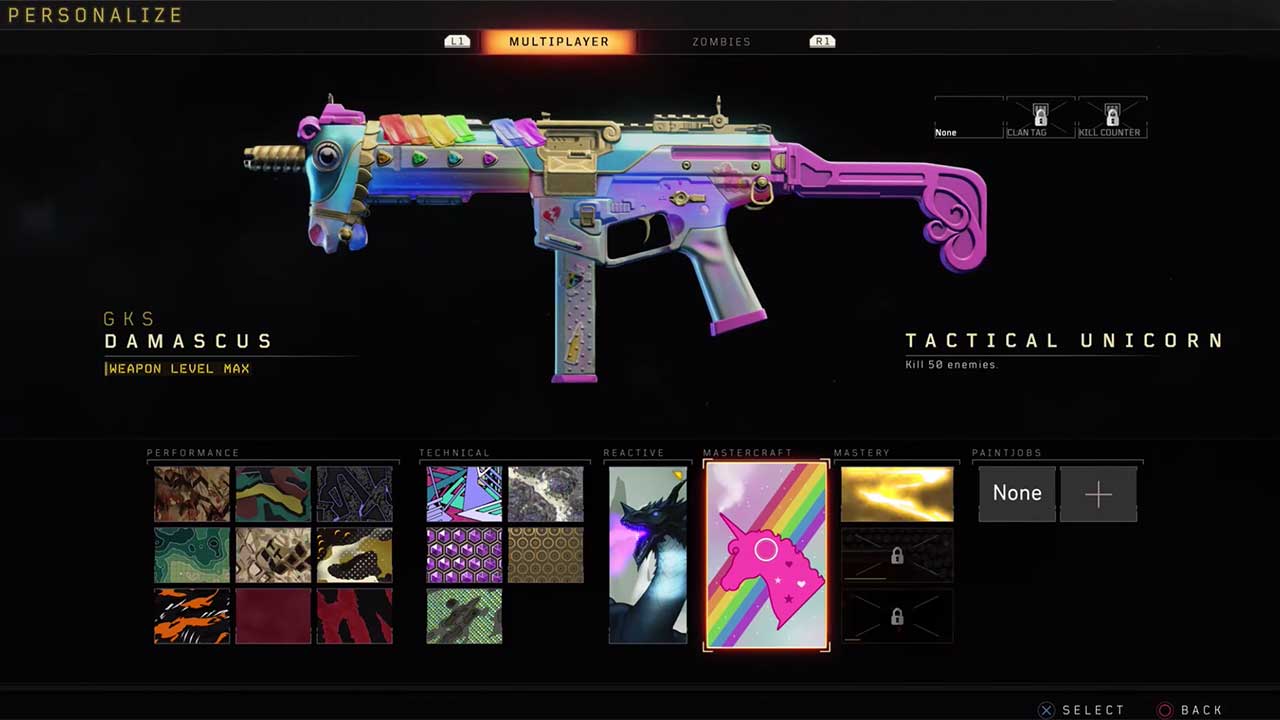Switch to the Zombies tab
1280x720 pixels.
coord(721,42)
